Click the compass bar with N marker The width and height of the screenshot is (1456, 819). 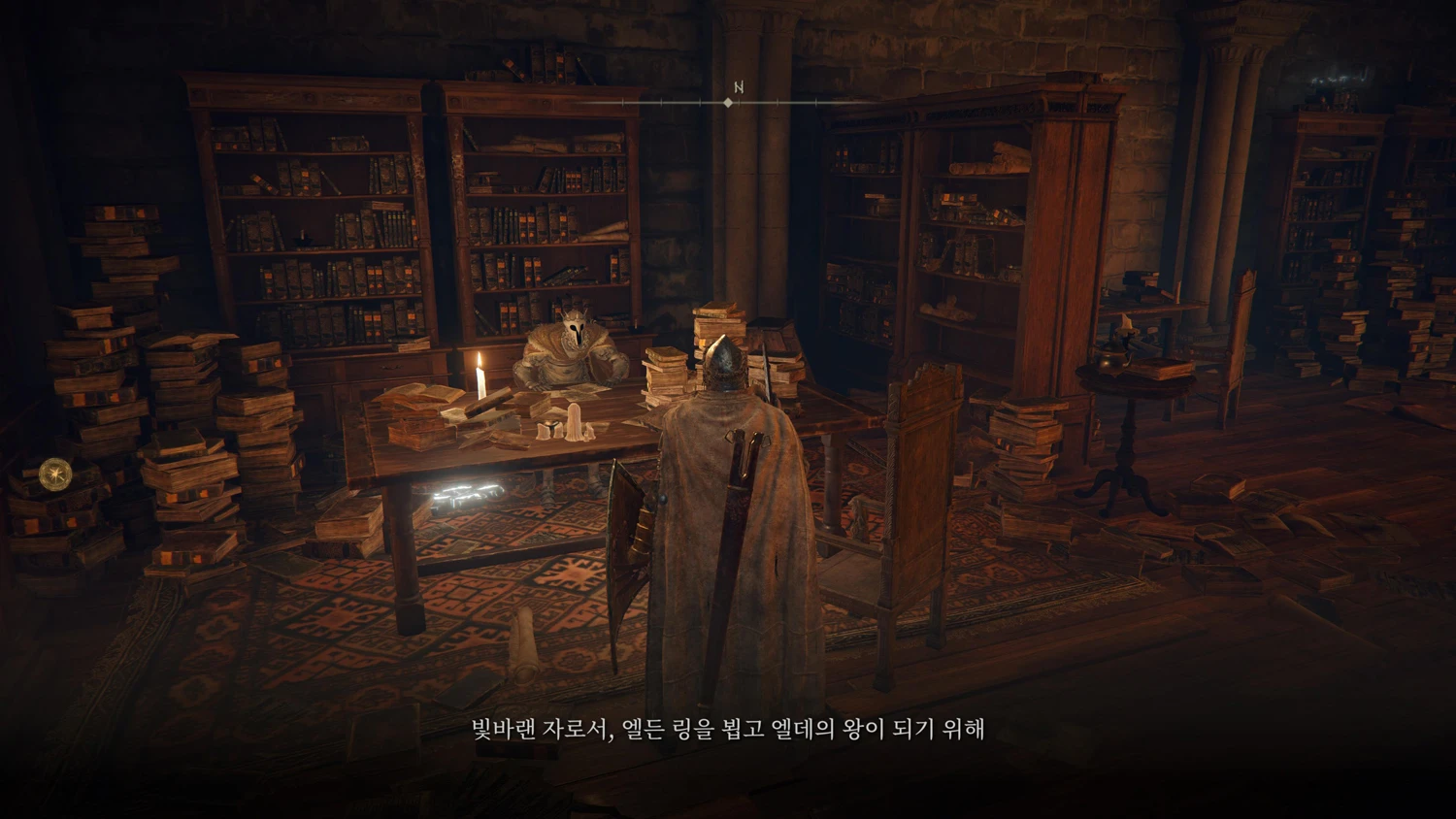coord(728,101)
